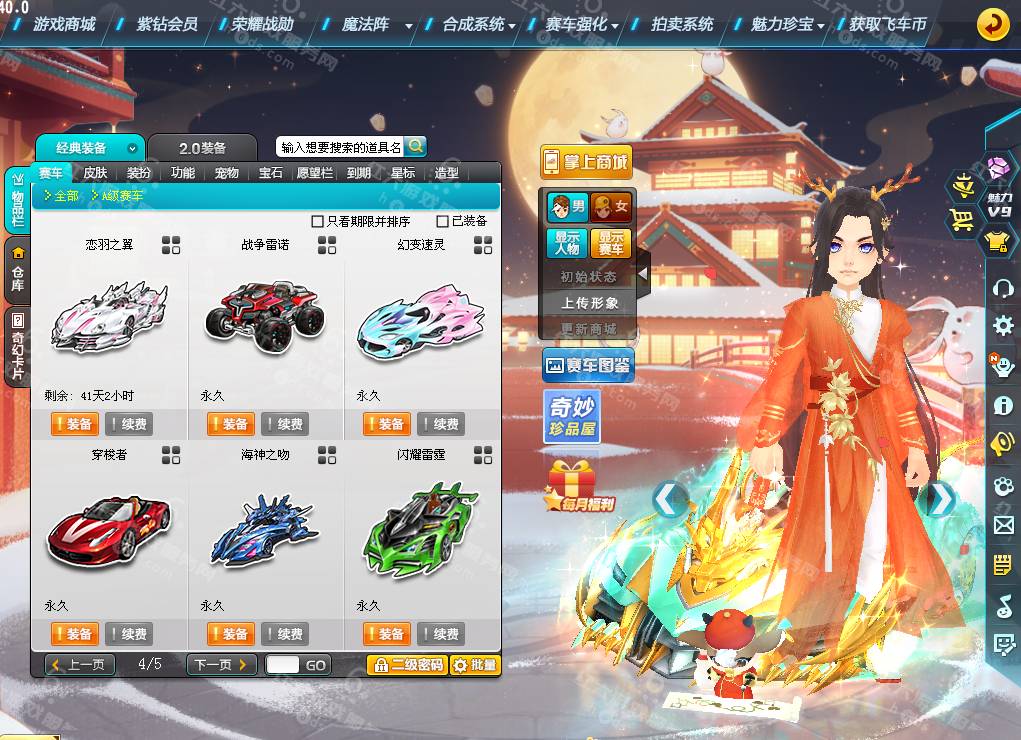Choose the 闪耀雷霆 green race car
Image resolution: width=1021 pixels, height=740 pixels.
pyautogui.click(x=421, y=525)
